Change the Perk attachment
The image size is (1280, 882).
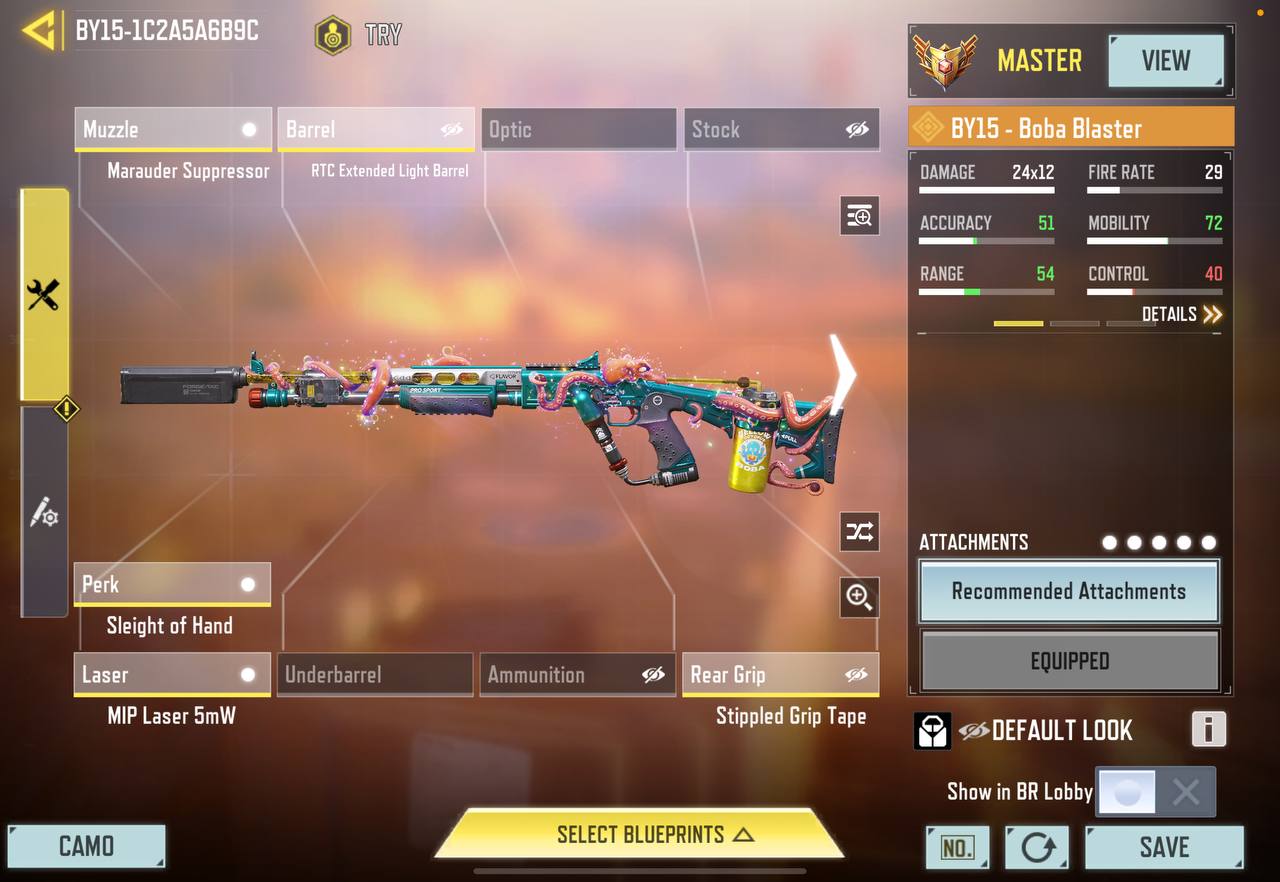[172, 585]
